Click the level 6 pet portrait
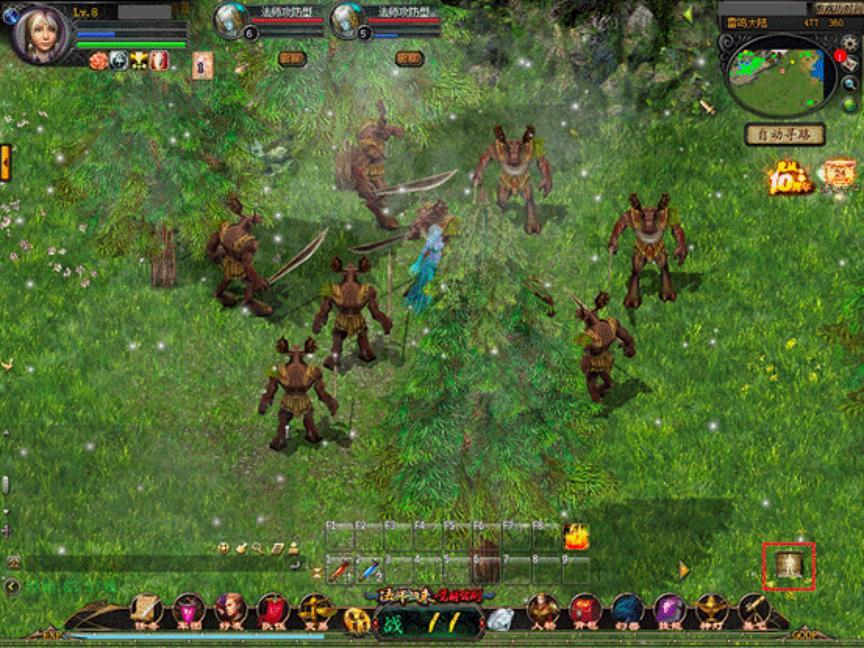This screenshot has width=864, height=648. (x=231, y=20)
